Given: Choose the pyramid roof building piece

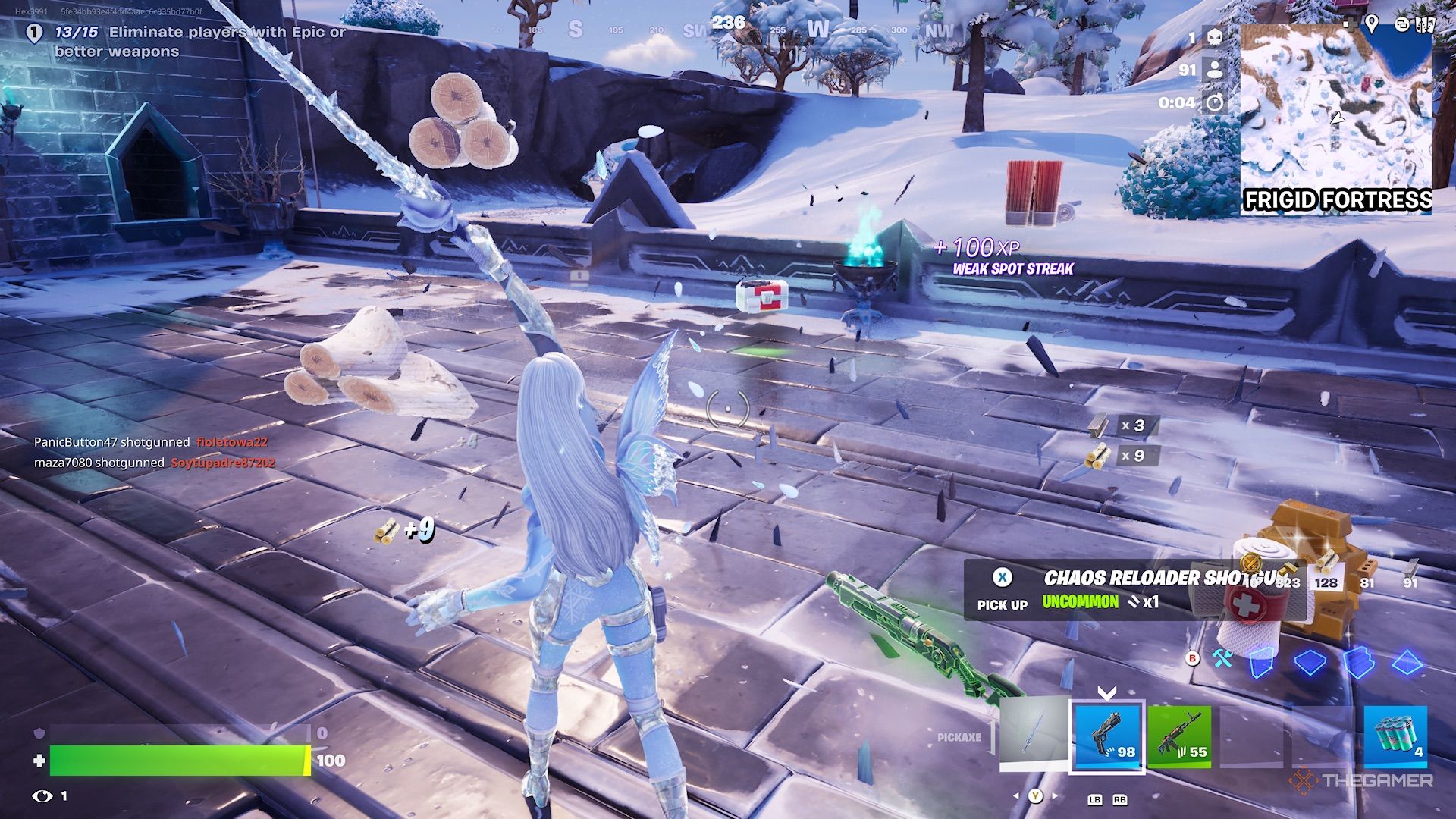Looking at the screenshot, I should click(x=1407, y=663).
